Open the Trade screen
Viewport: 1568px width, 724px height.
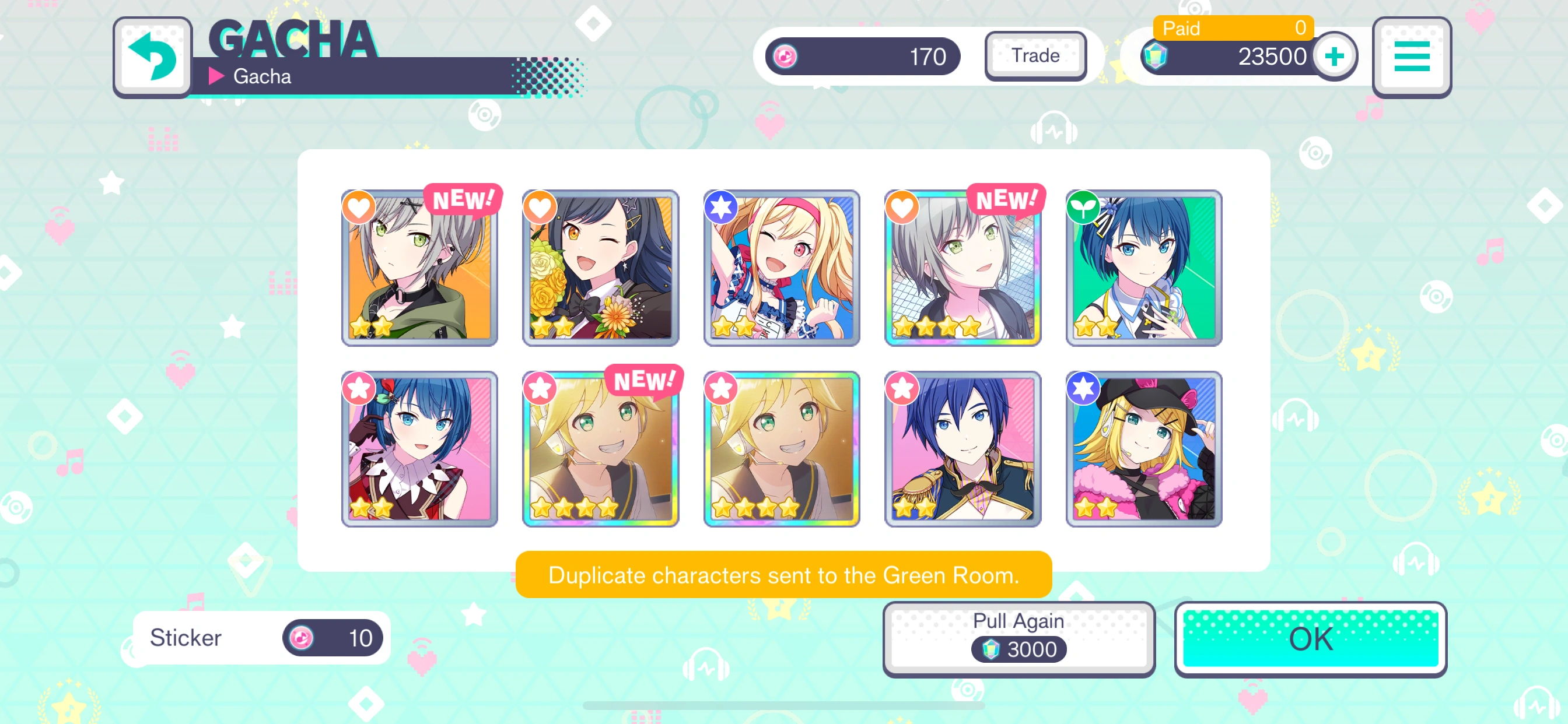click(1035, 55)
